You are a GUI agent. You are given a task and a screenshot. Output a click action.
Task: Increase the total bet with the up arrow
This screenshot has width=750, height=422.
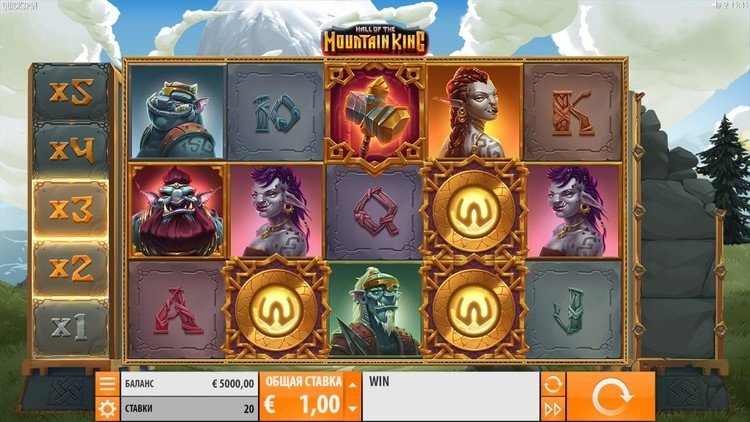point(352,383)
